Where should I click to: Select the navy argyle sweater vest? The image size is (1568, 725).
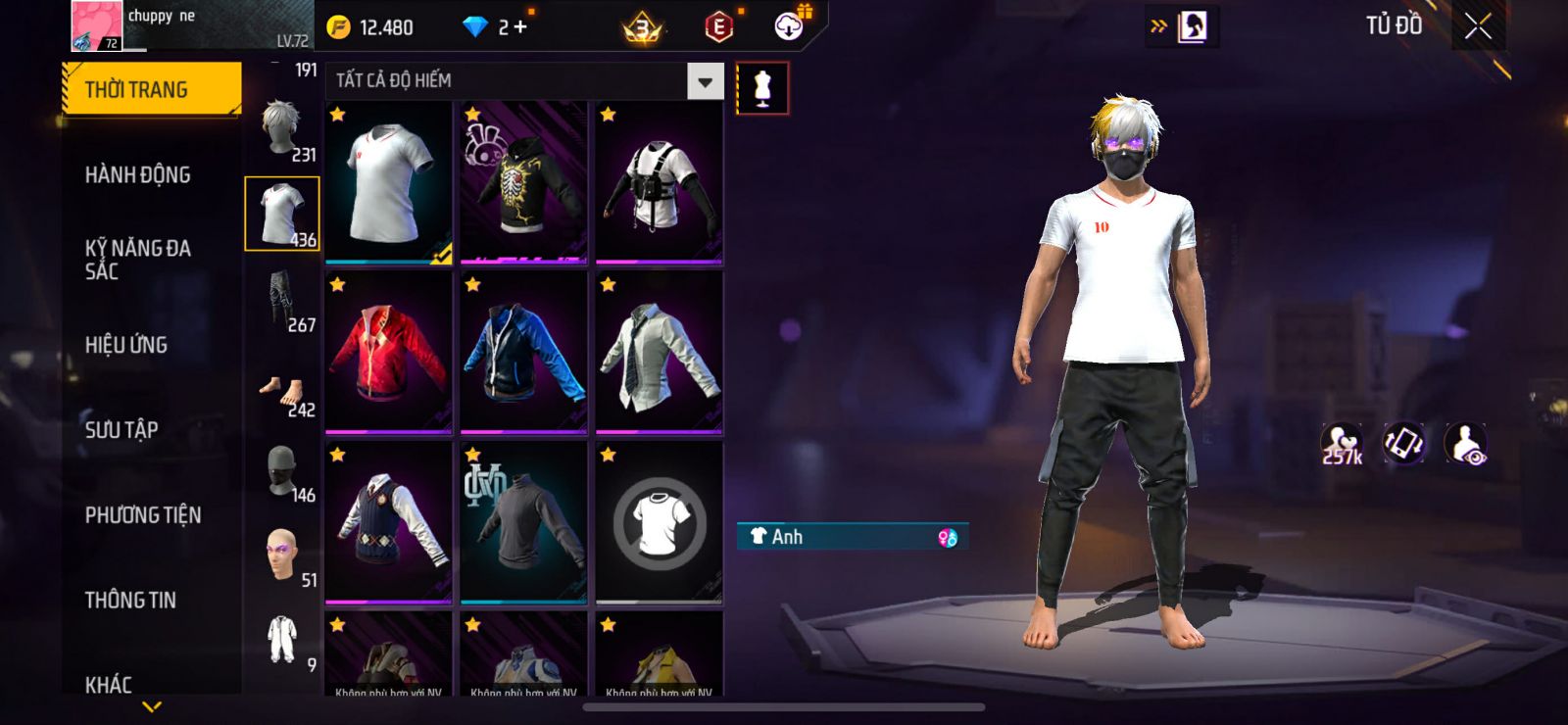tap(389, 522)
